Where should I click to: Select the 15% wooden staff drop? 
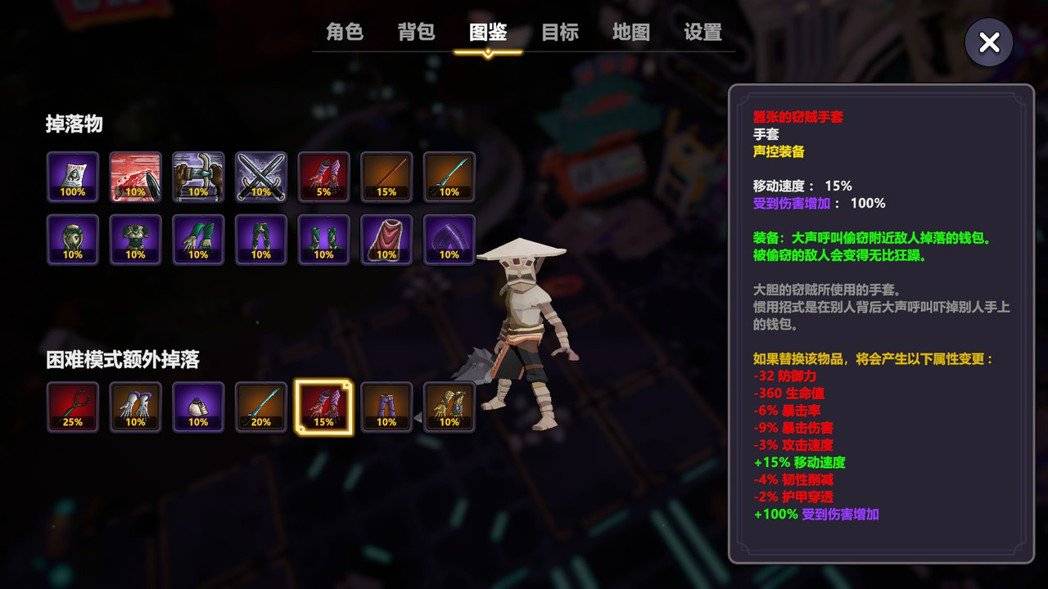click(x=386, y=177)
